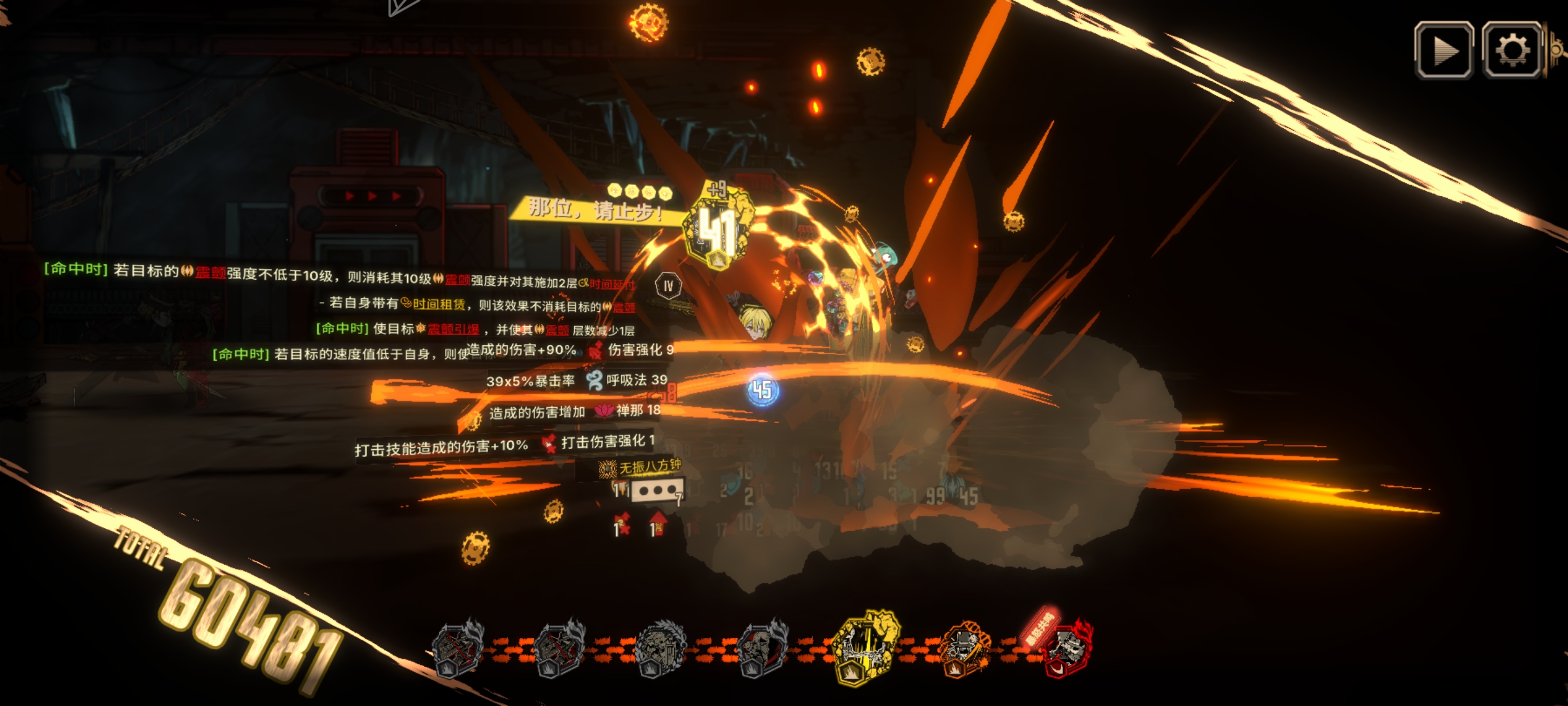Open the gear settings menu

(1513, 51)
